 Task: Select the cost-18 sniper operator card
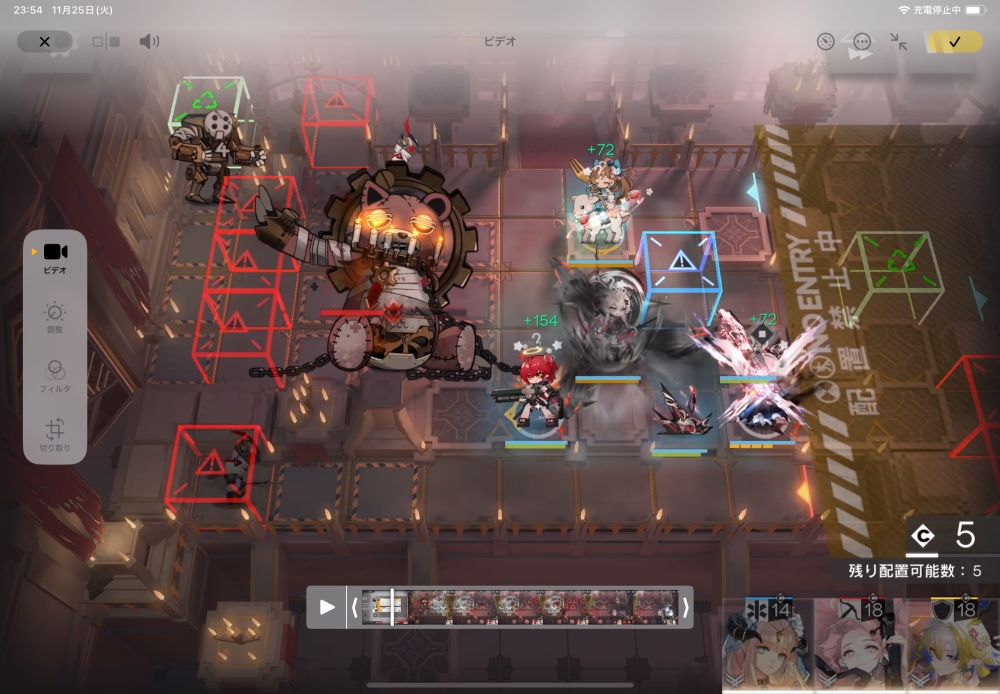click(x=856, y=645)
